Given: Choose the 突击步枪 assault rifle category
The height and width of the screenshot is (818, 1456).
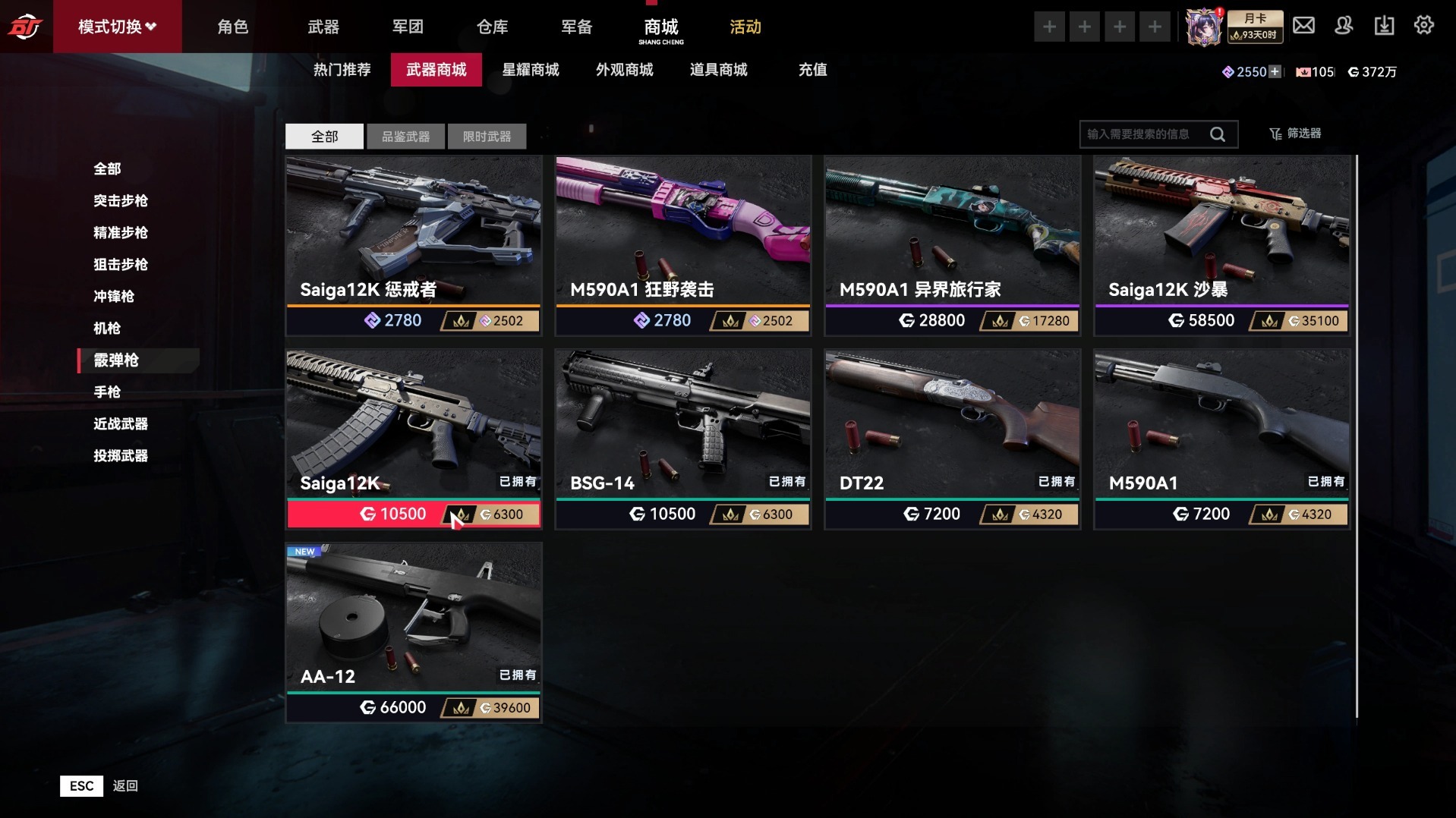Looking at the screenshot, I should (120, 200).
